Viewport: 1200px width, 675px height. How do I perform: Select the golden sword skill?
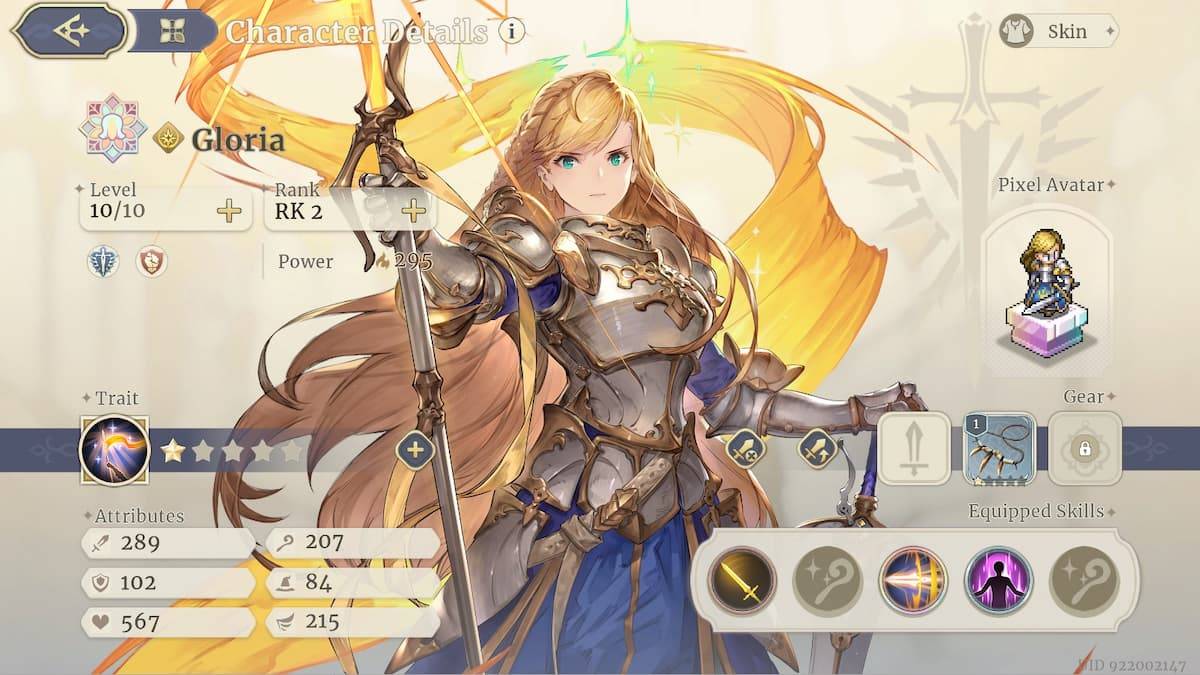742,581
